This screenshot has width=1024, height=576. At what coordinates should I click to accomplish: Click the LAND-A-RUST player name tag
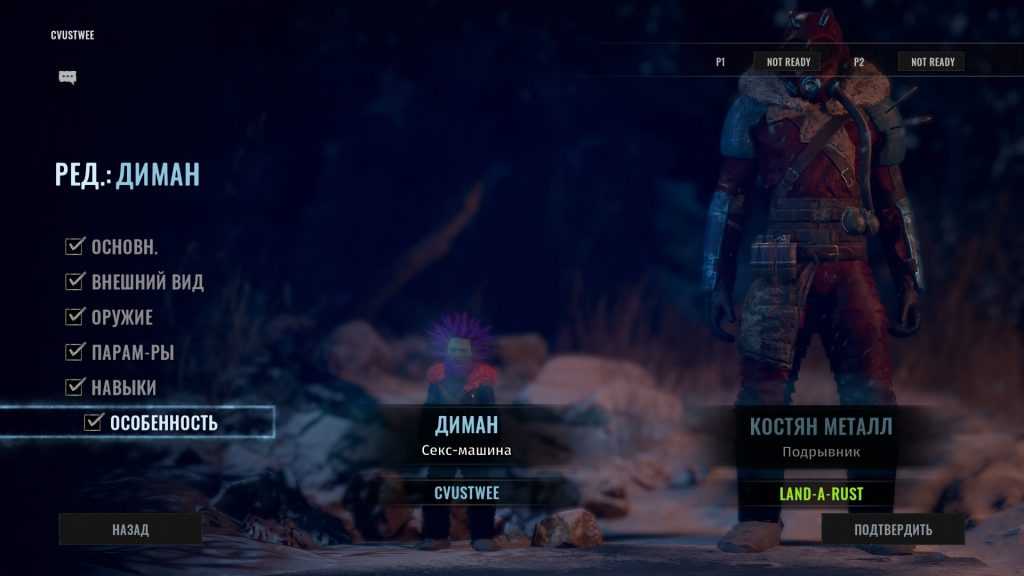click(x=822, y=493)
